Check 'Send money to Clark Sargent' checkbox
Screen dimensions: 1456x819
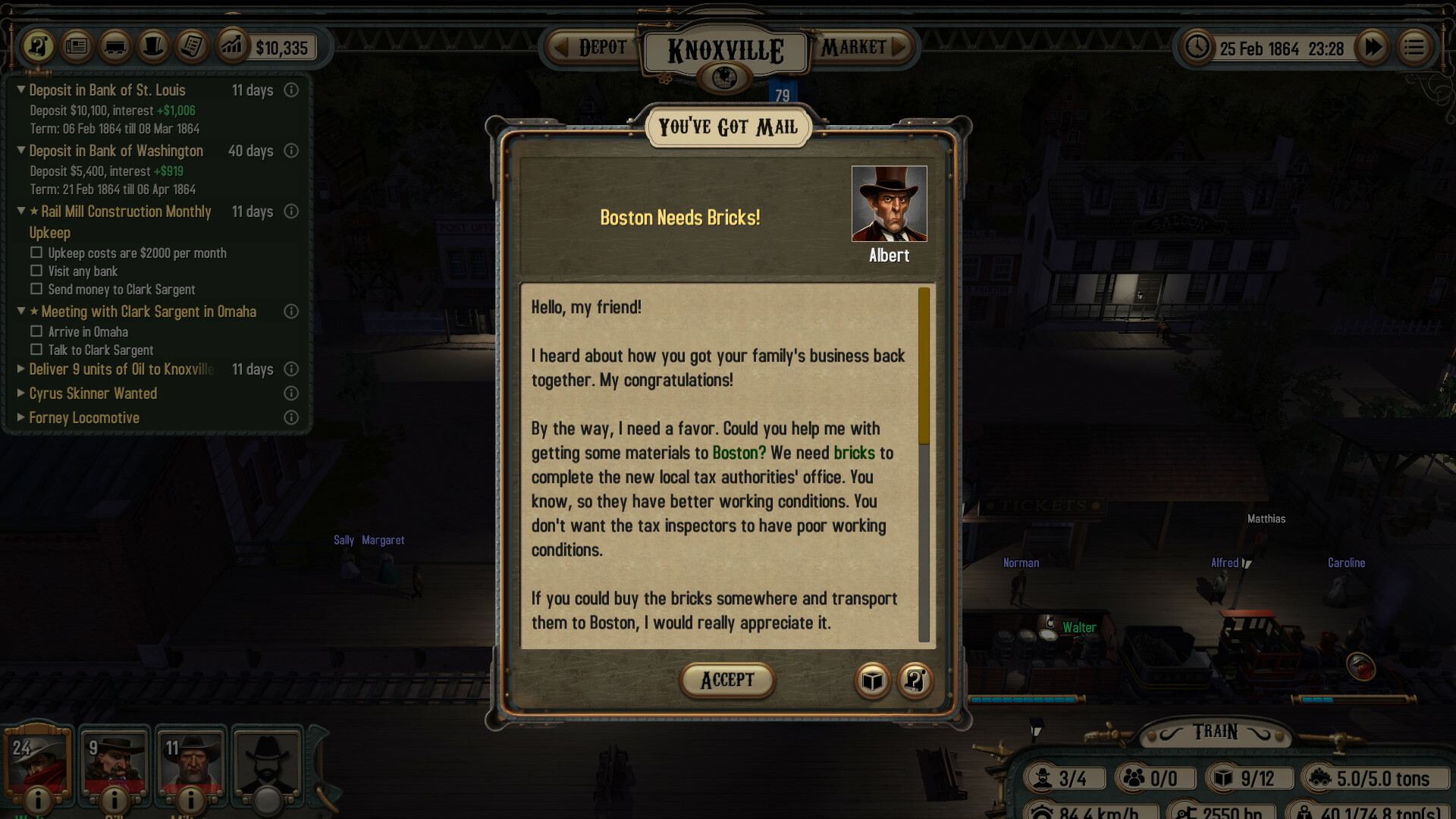click(x=36, y=289)
